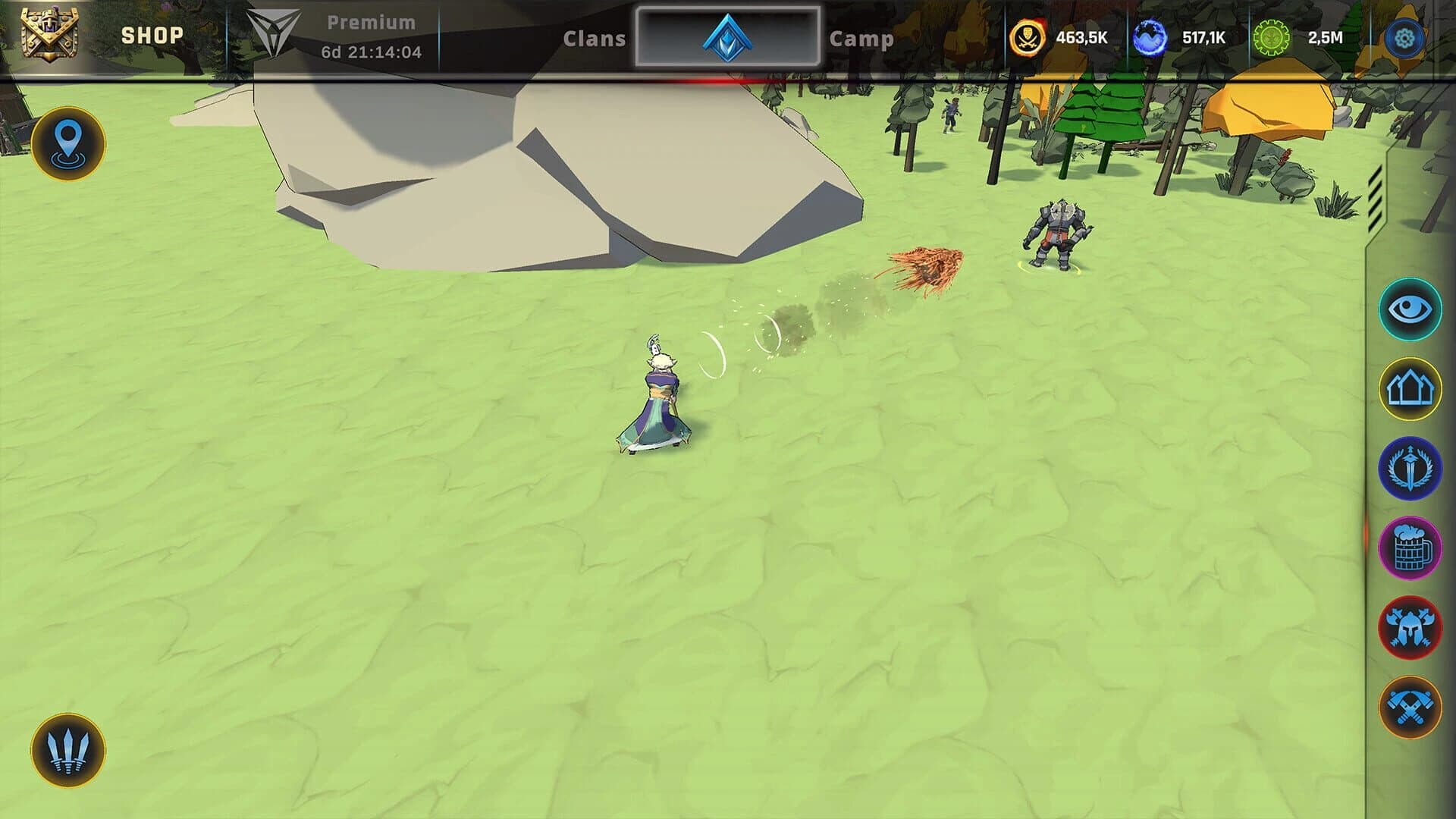Viewport: 1456px width, 819px height.
Task: Switch to the Clans tab
Action: coord(596,40)
